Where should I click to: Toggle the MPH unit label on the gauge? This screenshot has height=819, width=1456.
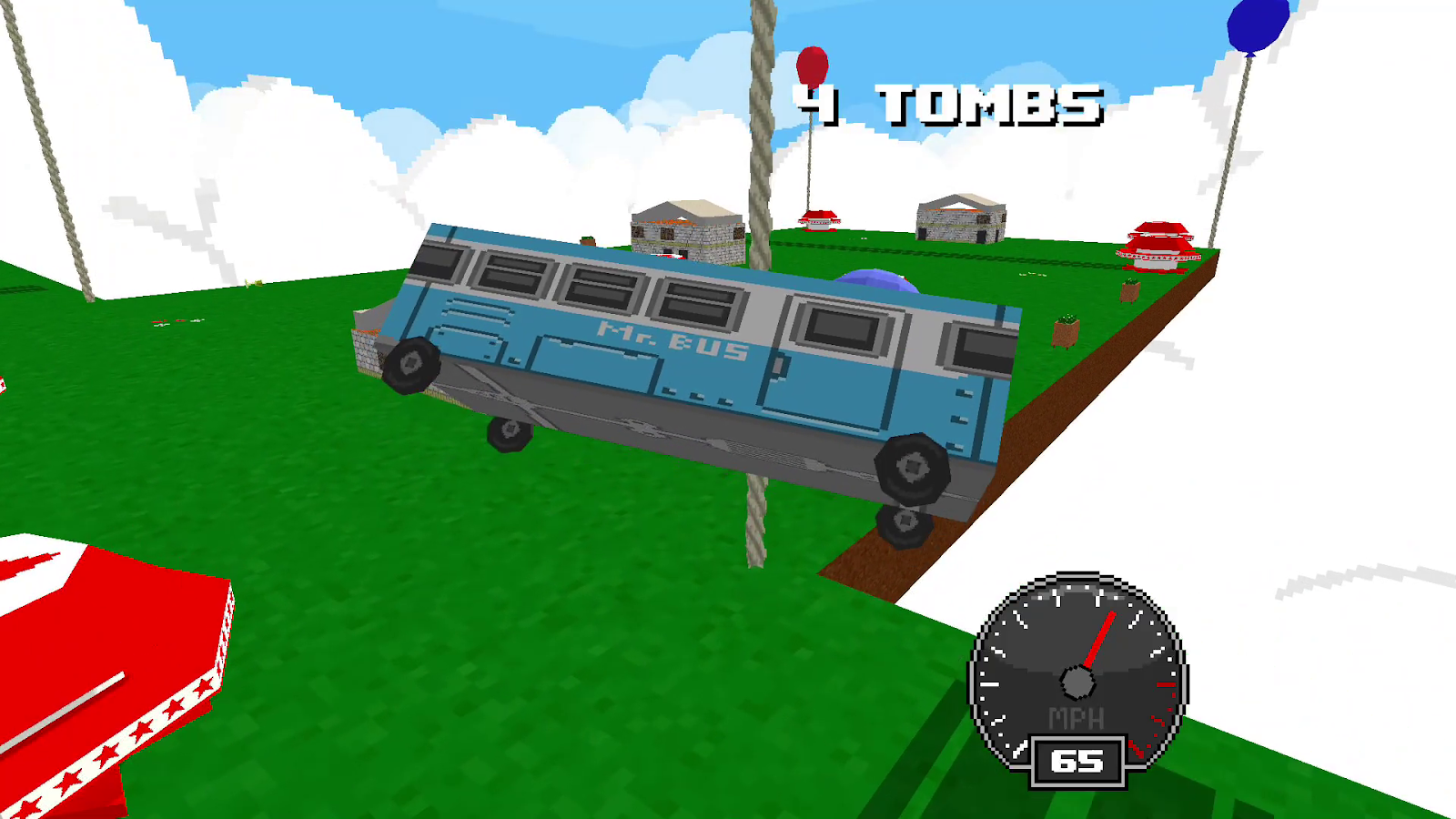point(1077,719)
